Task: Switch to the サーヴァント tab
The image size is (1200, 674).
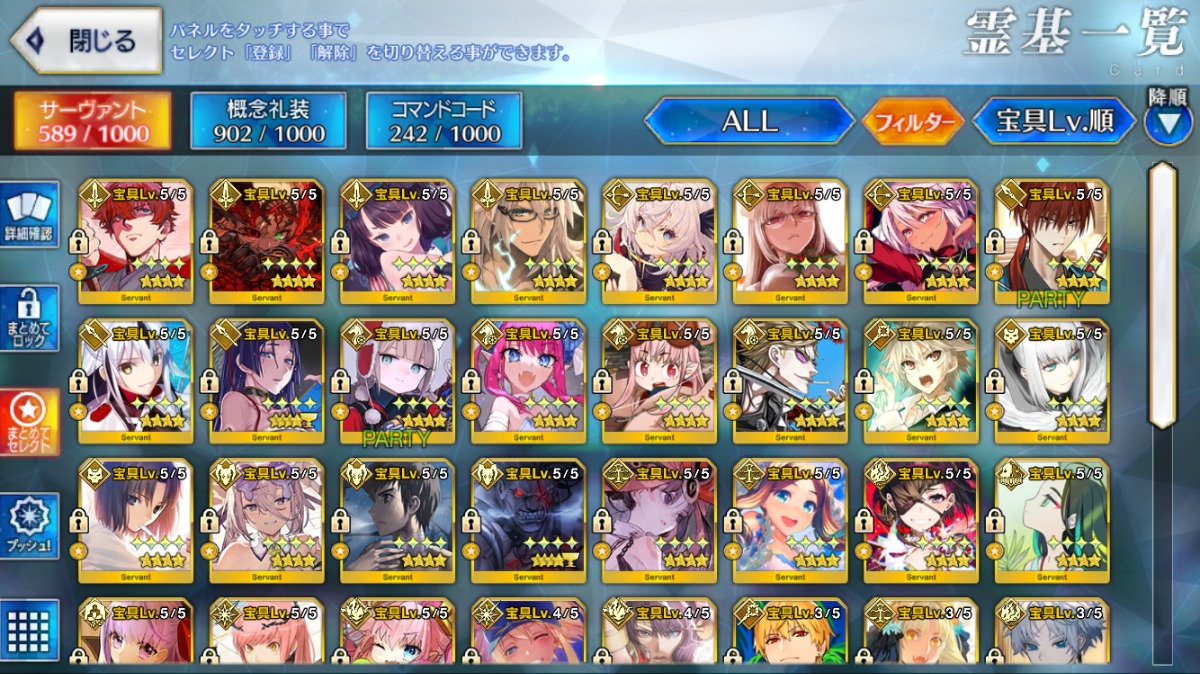Action: tap(92, 122)
